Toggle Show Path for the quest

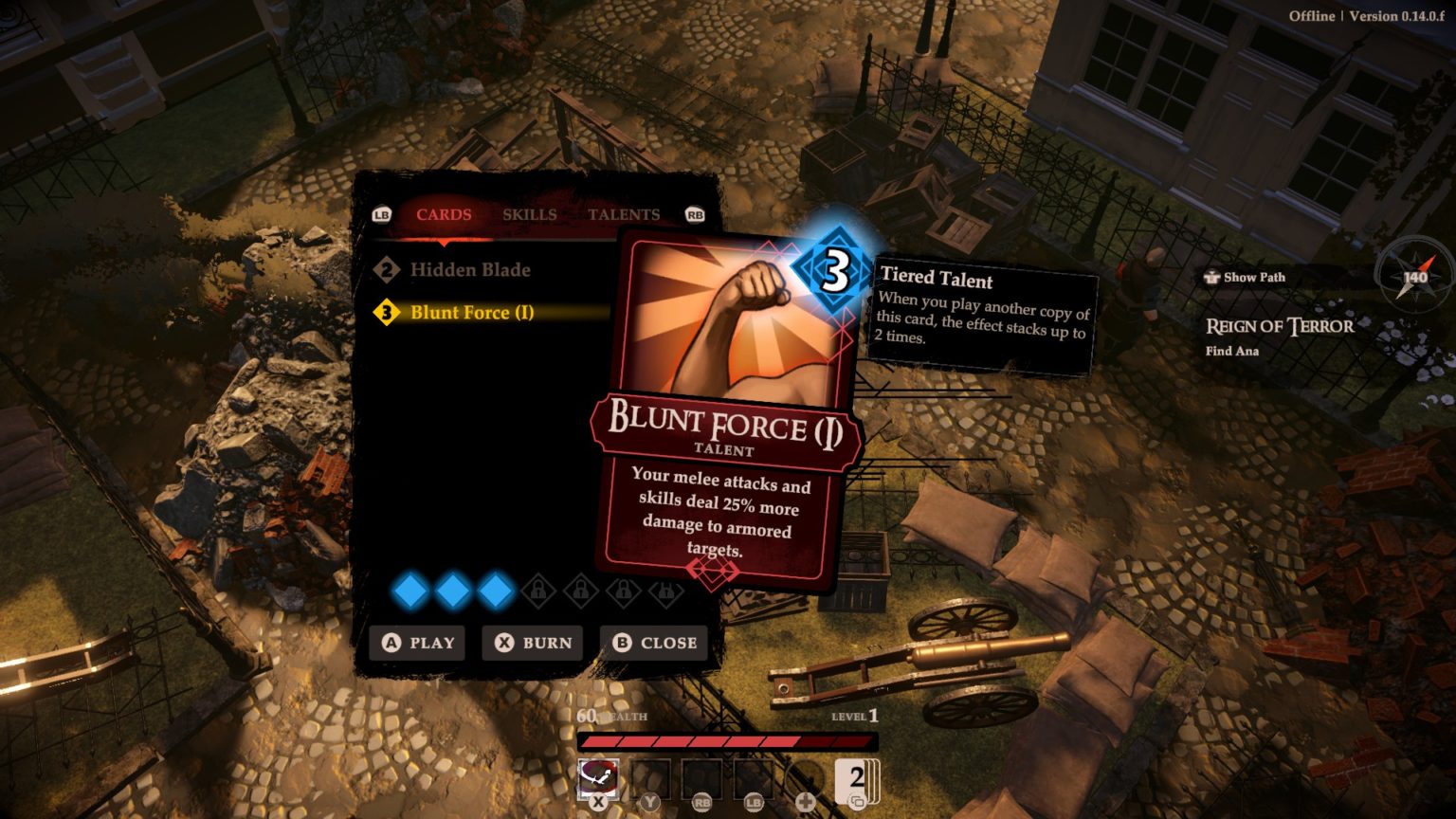[x=1245, y=278]
